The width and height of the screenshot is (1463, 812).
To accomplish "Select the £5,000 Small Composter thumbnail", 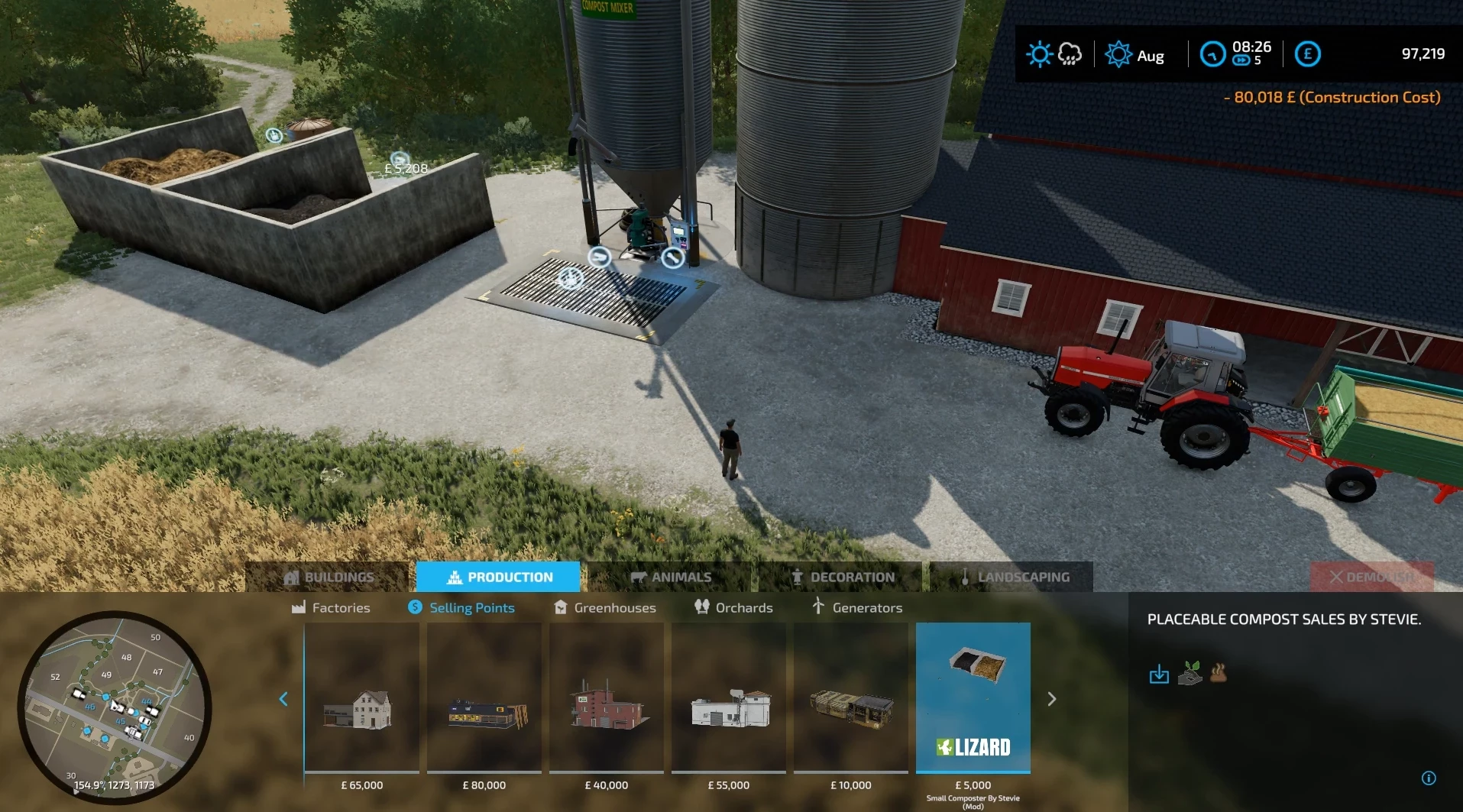I will click(973, 699).
